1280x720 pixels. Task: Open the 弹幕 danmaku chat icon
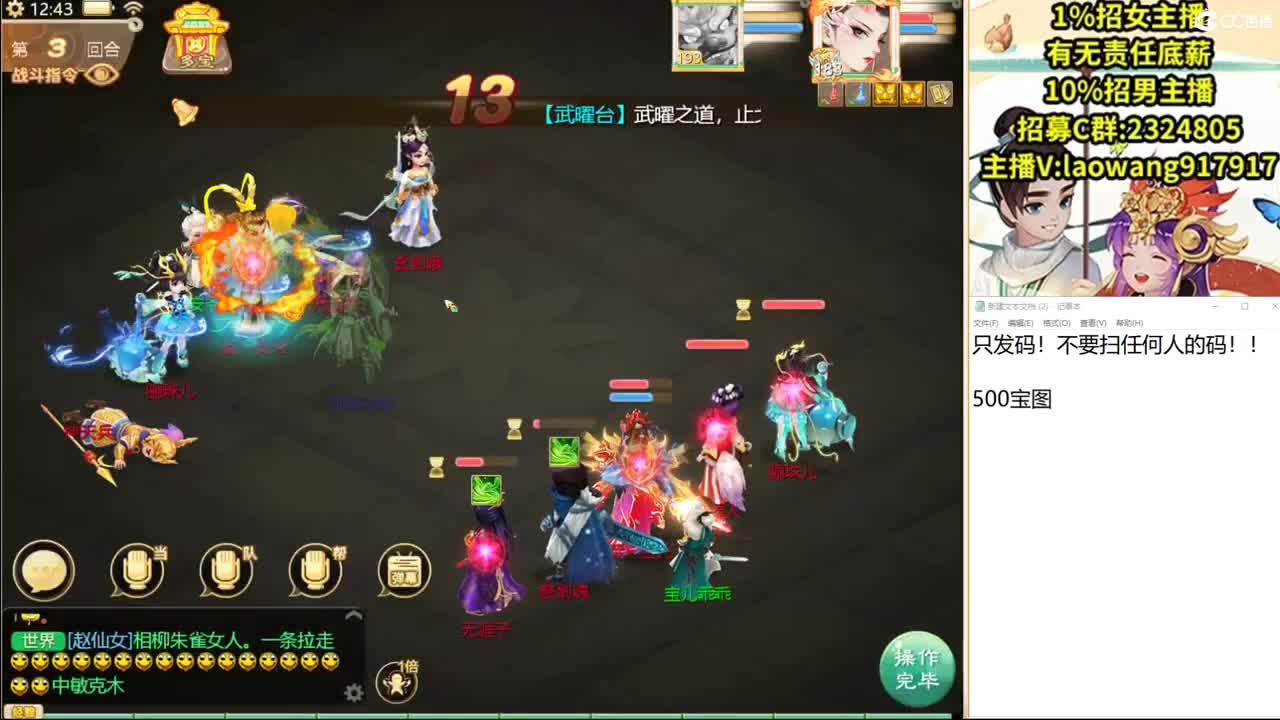pos(404,570)
